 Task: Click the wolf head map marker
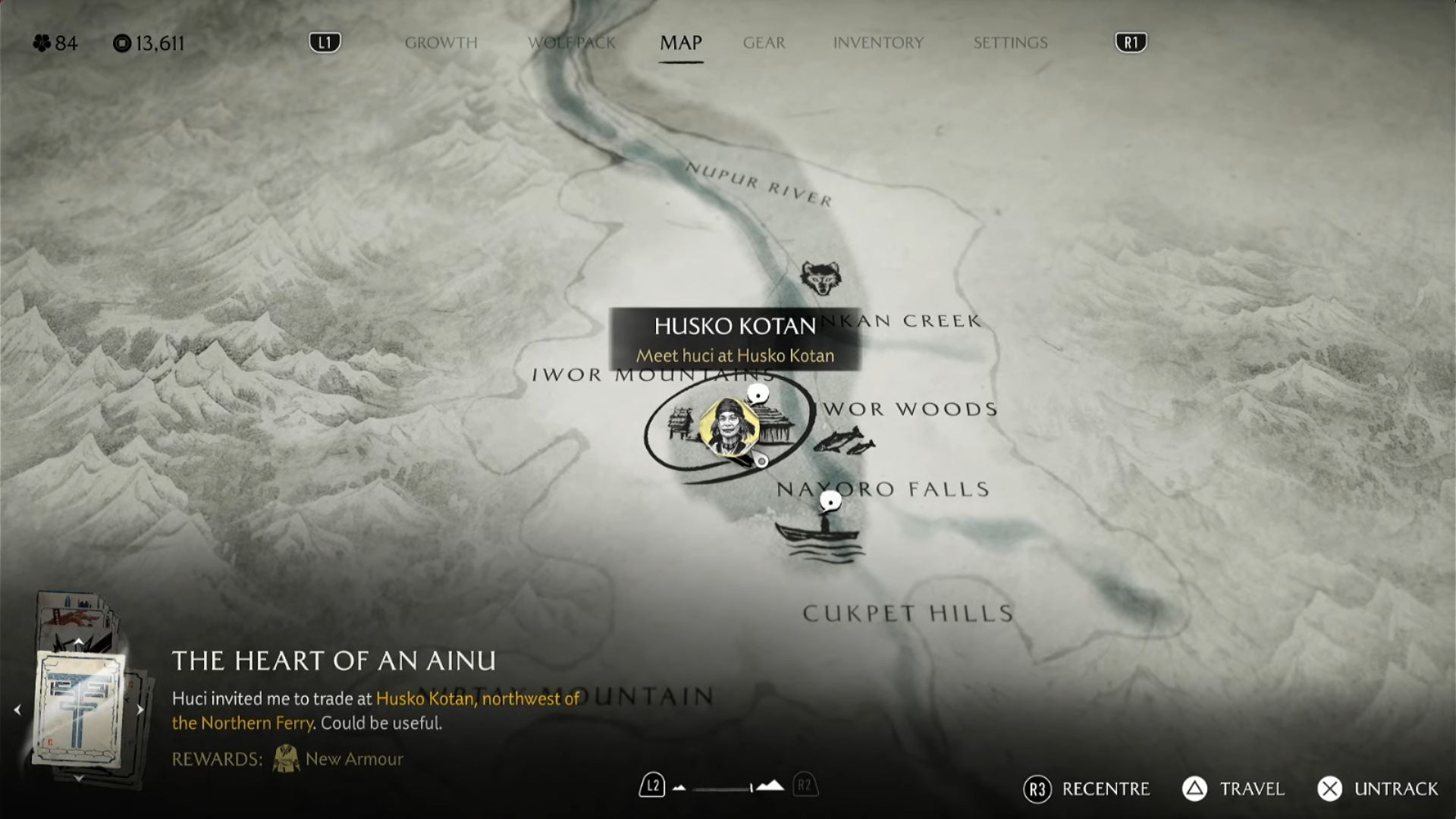[820, 278]
